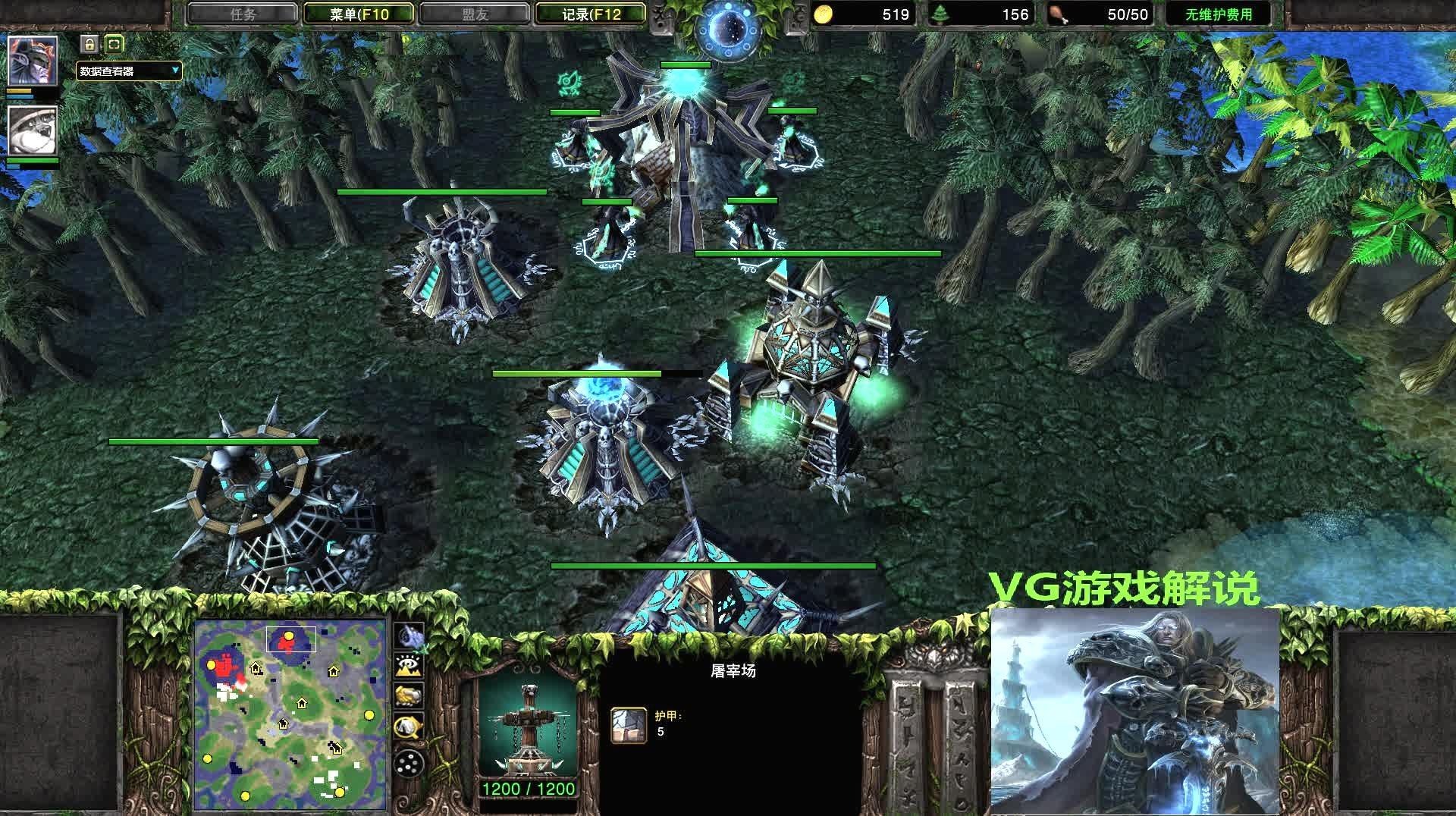Toggle minimap terrain display eye button
This screenshot has width=1456, height=816.
tap(409, 665)
